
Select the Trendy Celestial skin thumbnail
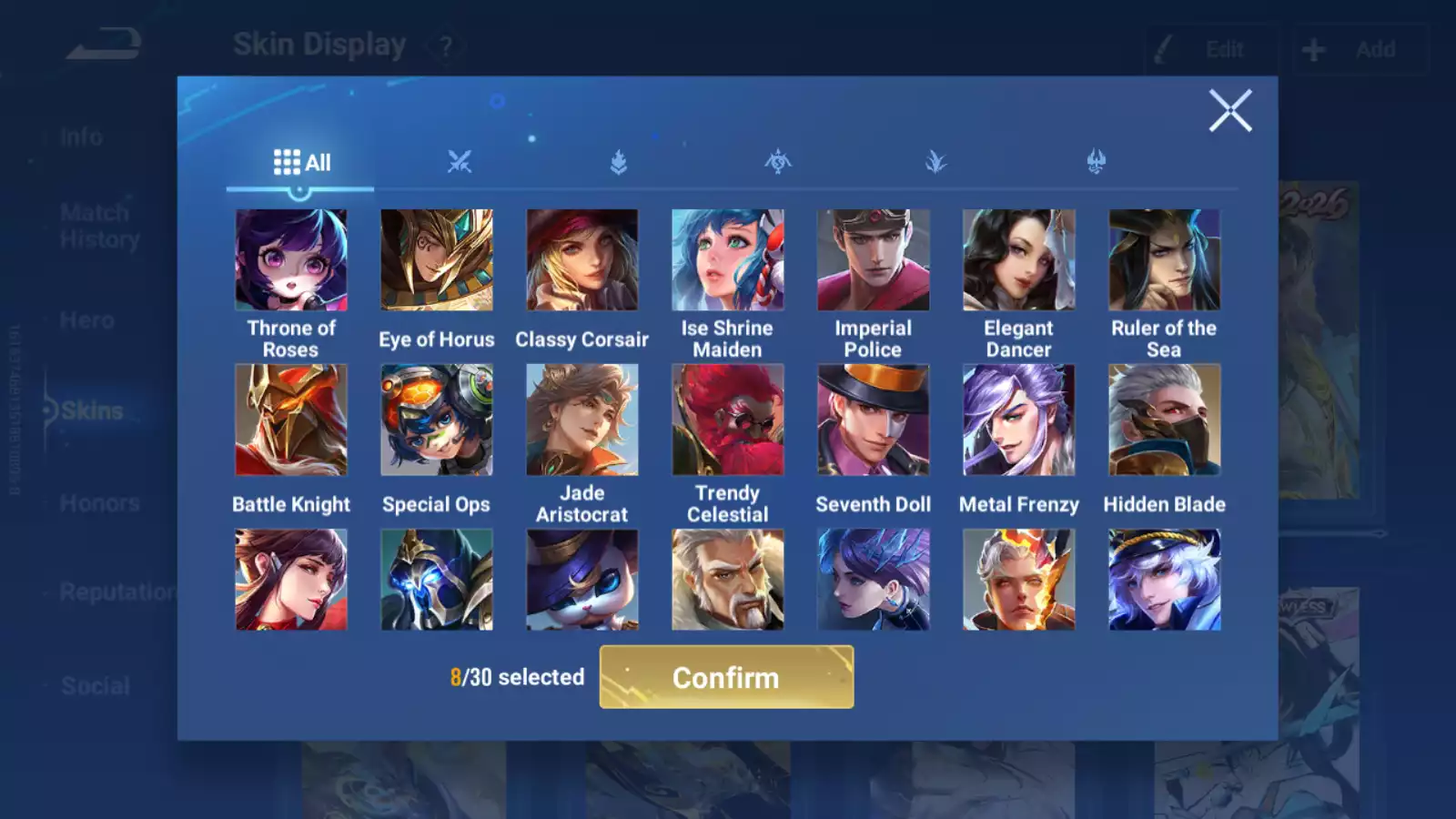click(728, 420)
